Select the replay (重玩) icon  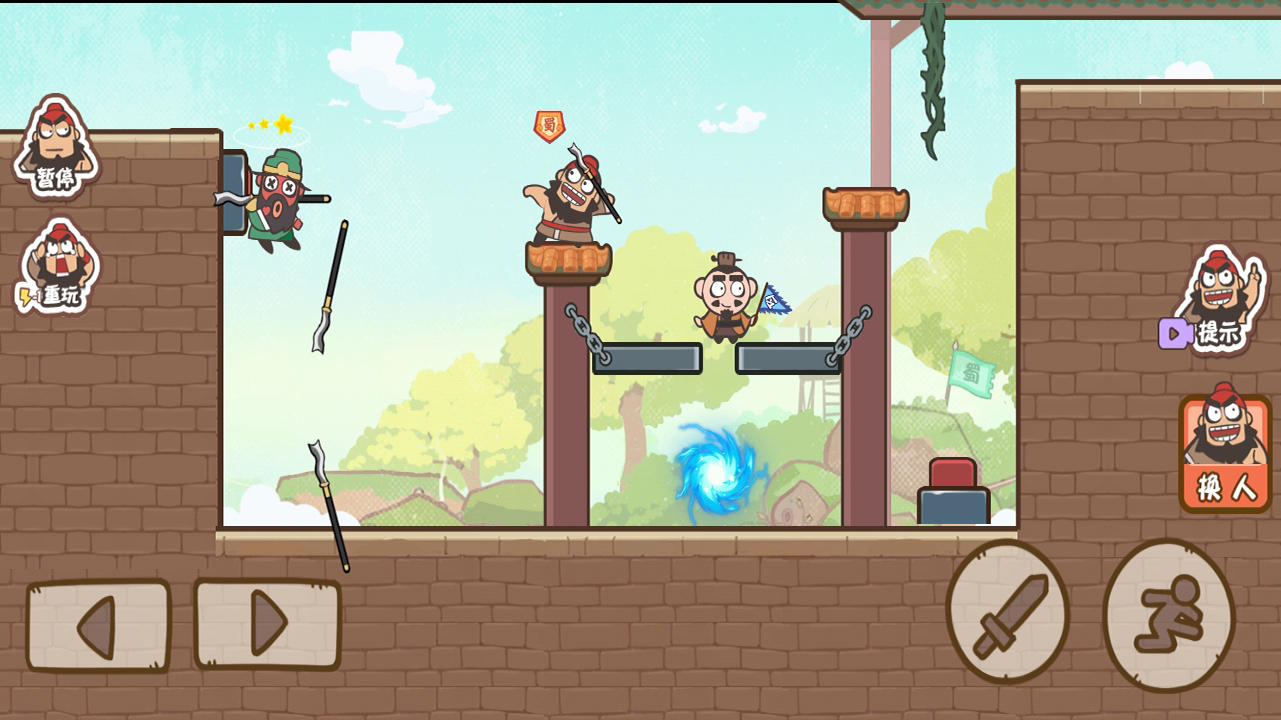[55, 267]
